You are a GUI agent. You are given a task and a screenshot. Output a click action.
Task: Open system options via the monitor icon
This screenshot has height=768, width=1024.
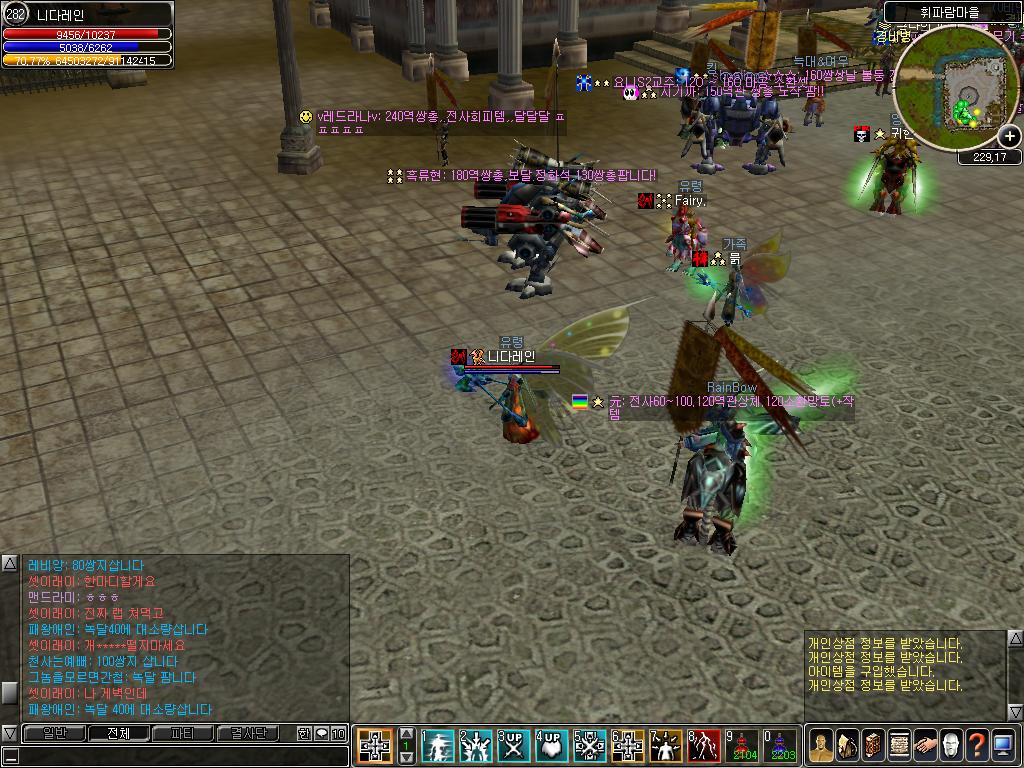pos(1003,745)
